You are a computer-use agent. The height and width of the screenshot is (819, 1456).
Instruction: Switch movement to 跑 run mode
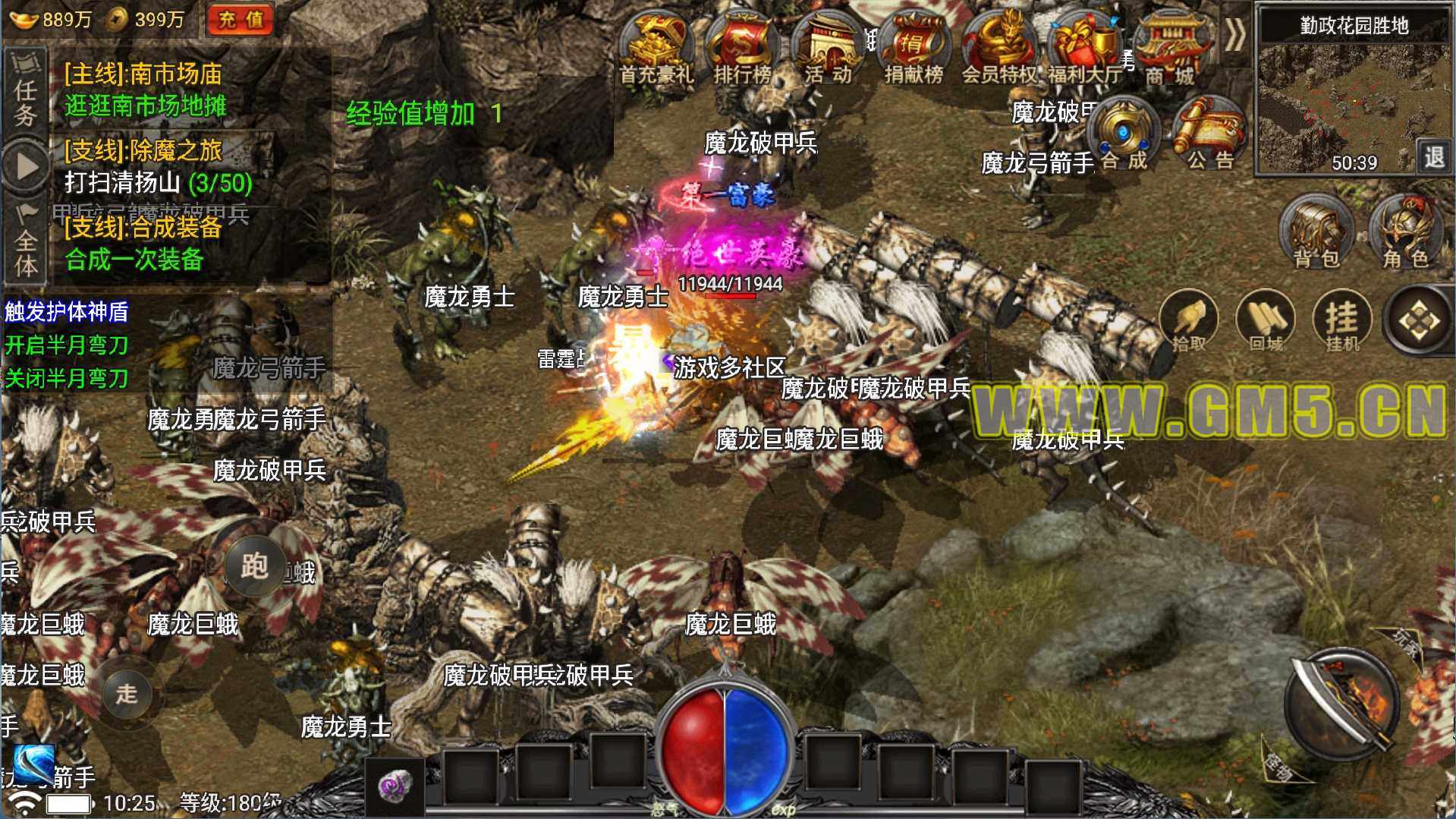tap(255, 566)
